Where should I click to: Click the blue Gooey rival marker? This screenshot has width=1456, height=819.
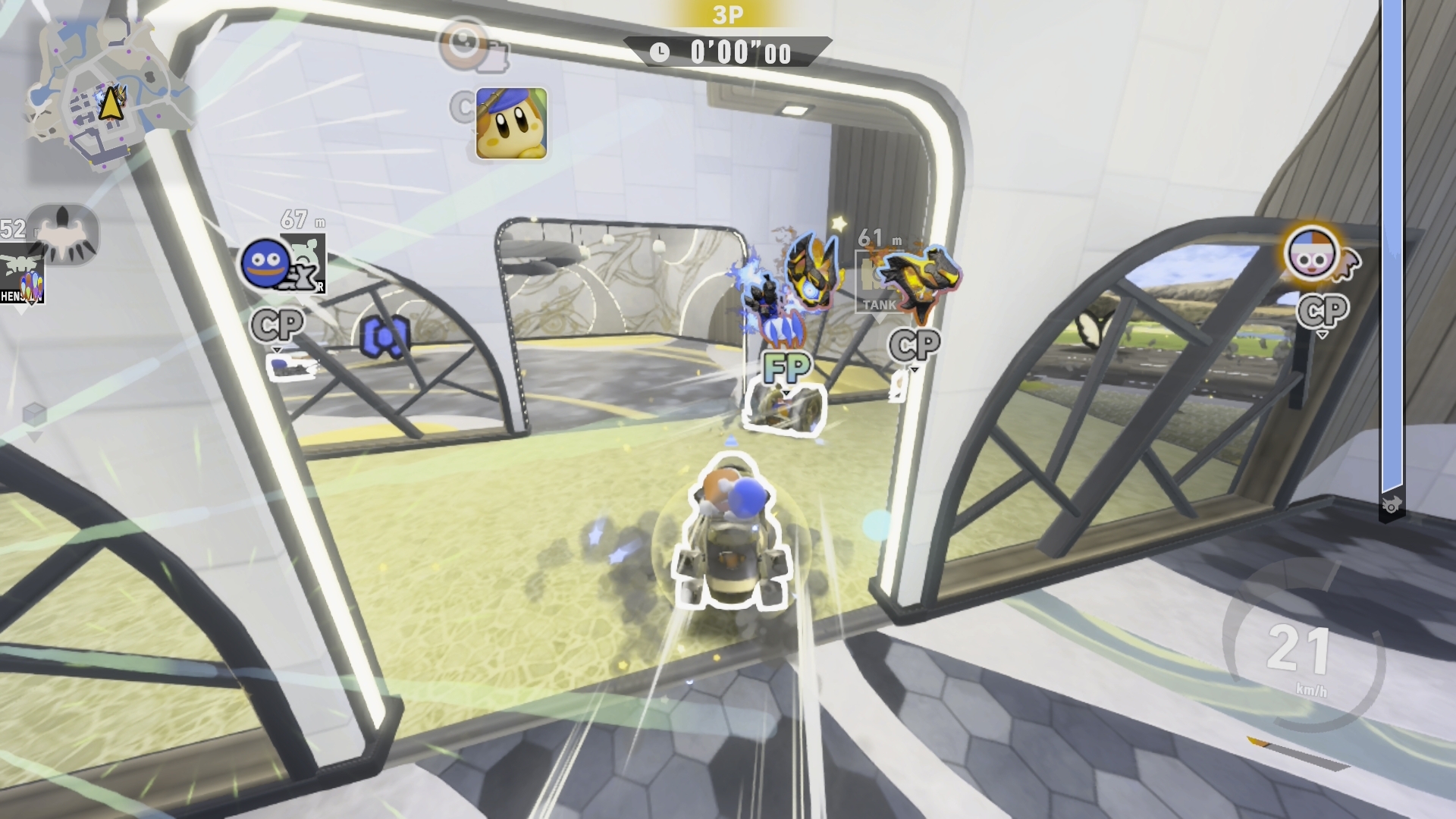(x=265, y=262)
